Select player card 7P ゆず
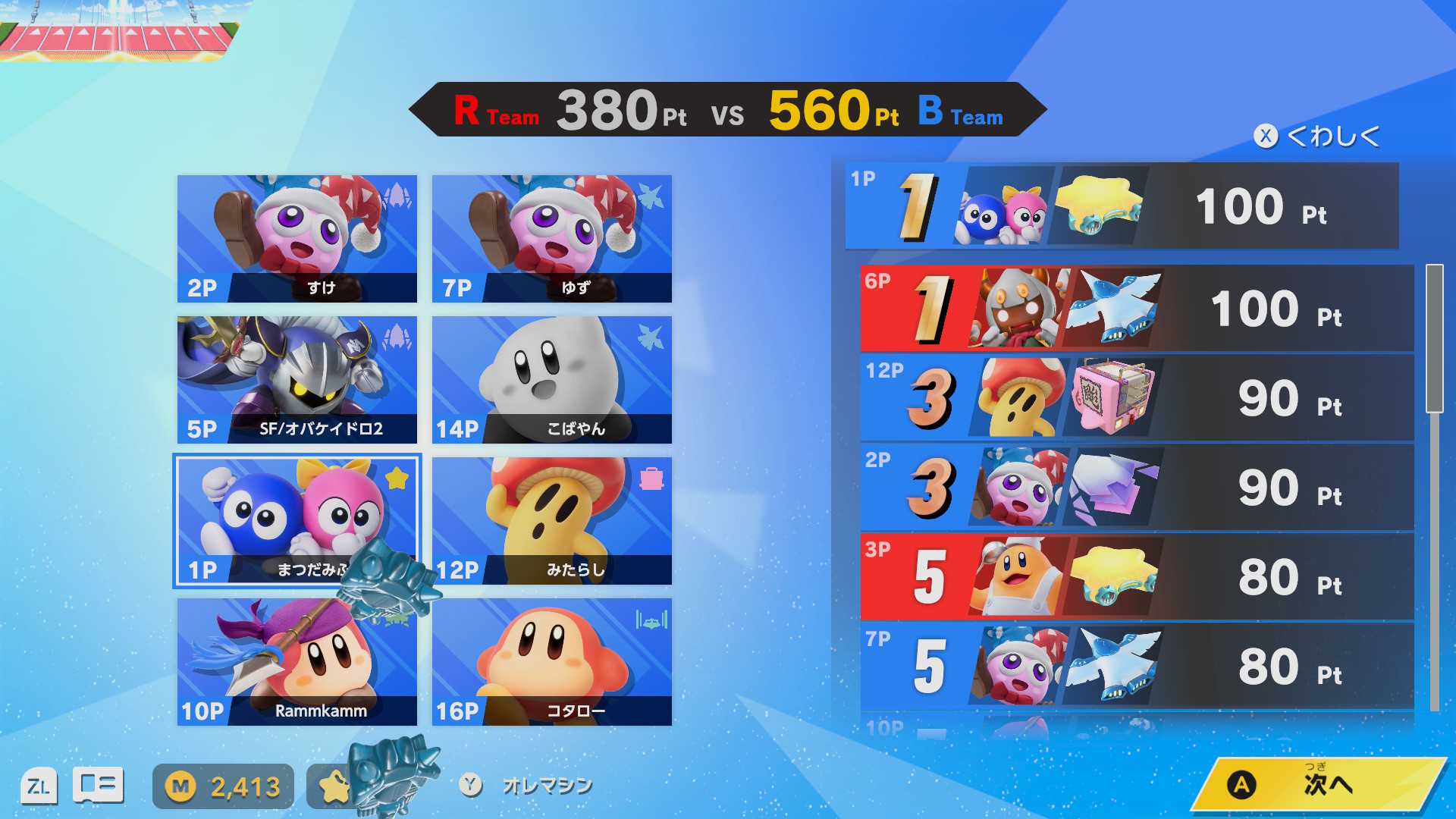The width and height of the screenshot is (1456, 819). [552, 239]
